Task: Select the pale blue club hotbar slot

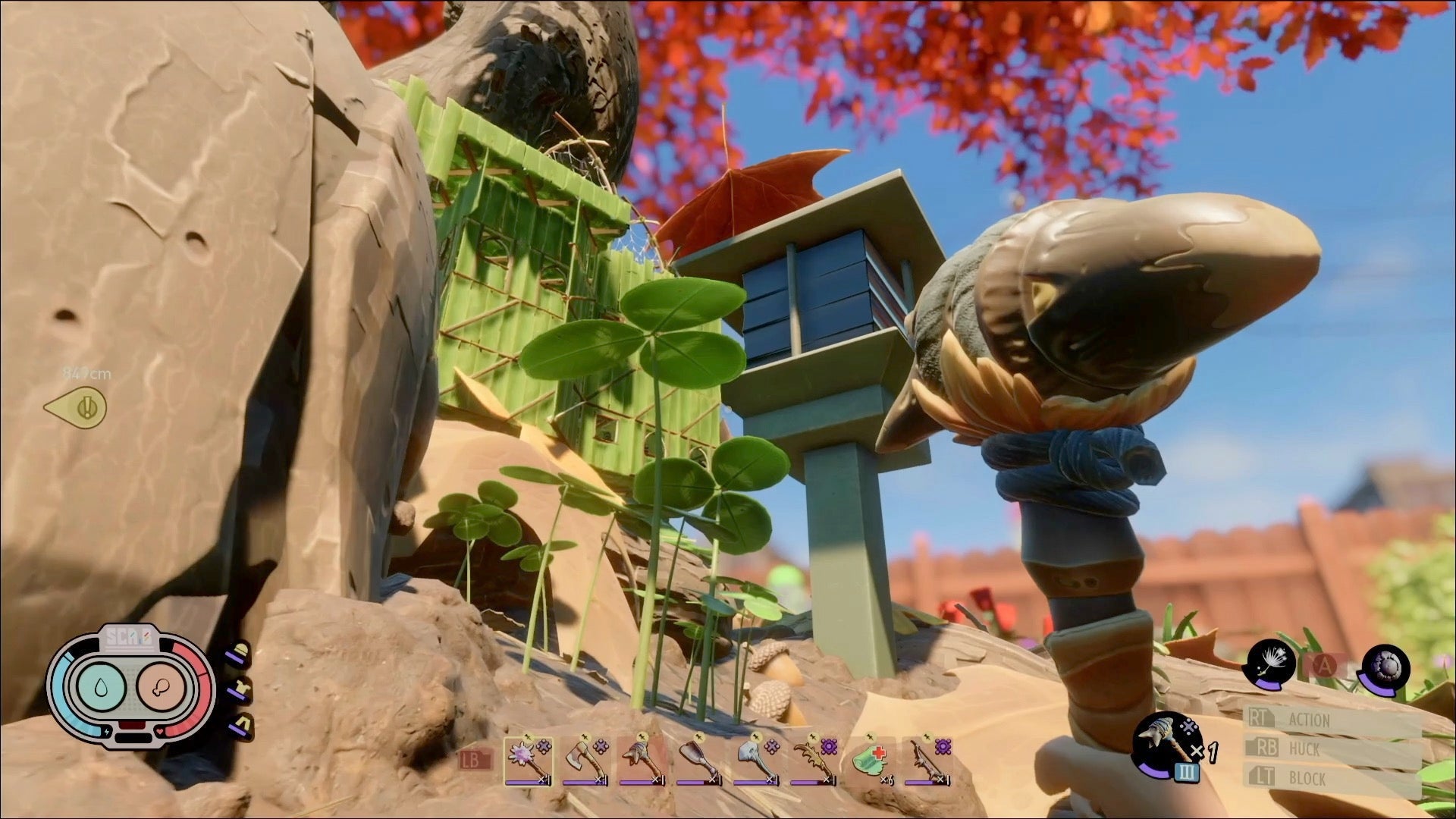Action: (x=755, y=761)
